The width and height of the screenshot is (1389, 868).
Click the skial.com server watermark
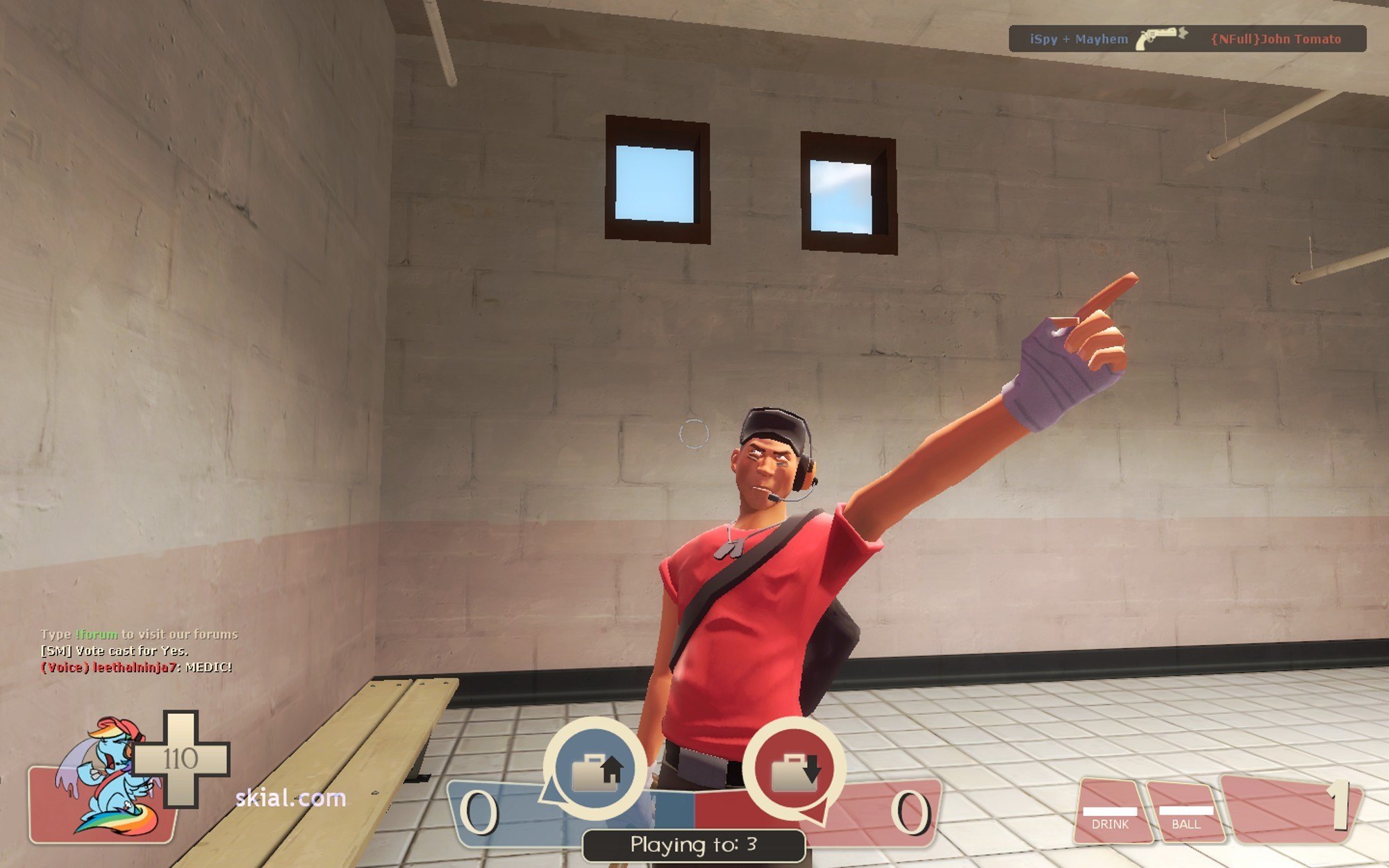click(290, 798)
